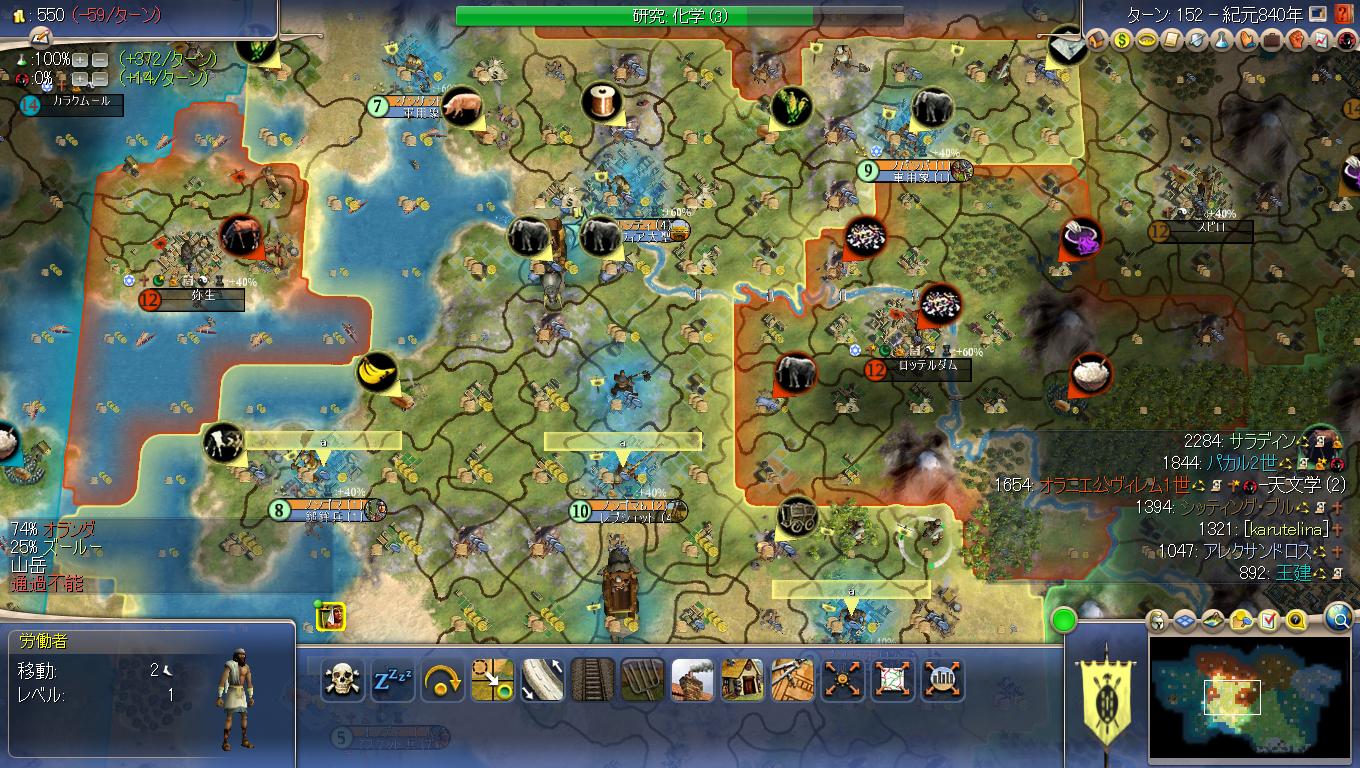Open the Financial advisor dollar icon
Viewport: 1360px width, 768px height.
[x=1122, y=42]
